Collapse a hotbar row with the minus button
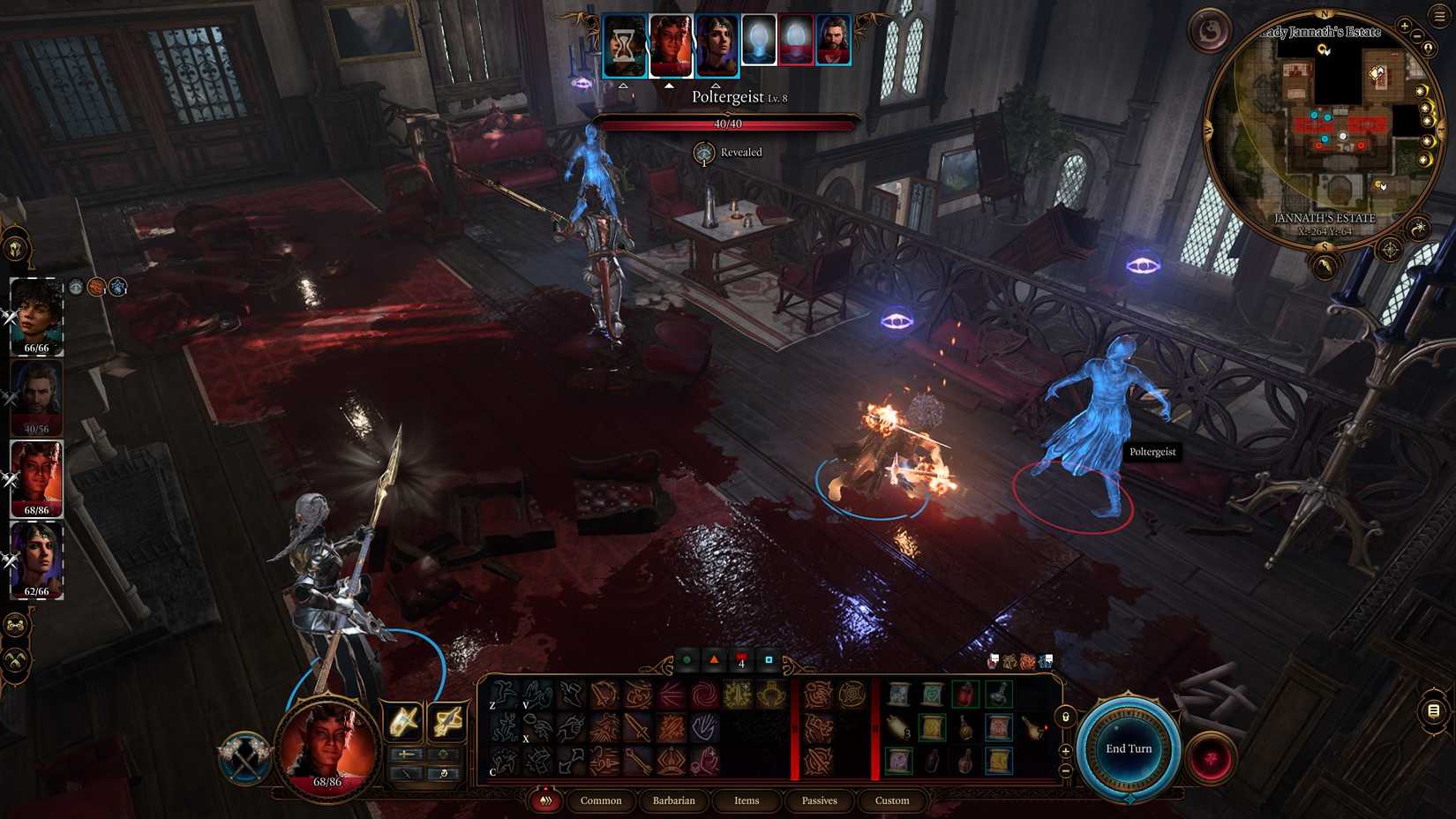 tap(1064, 770)
